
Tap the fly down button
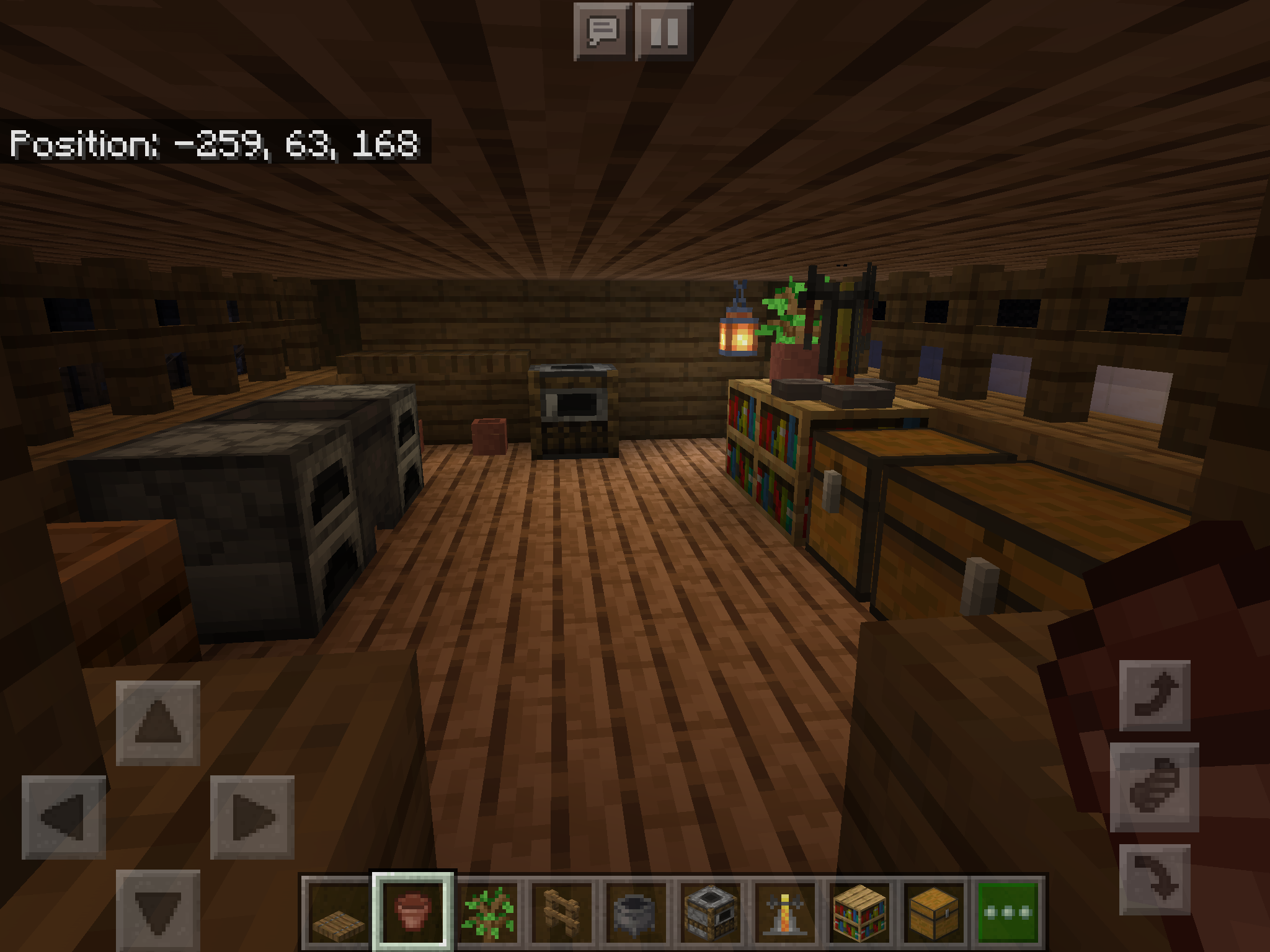pyautogui.click(x=1155, y=879)
